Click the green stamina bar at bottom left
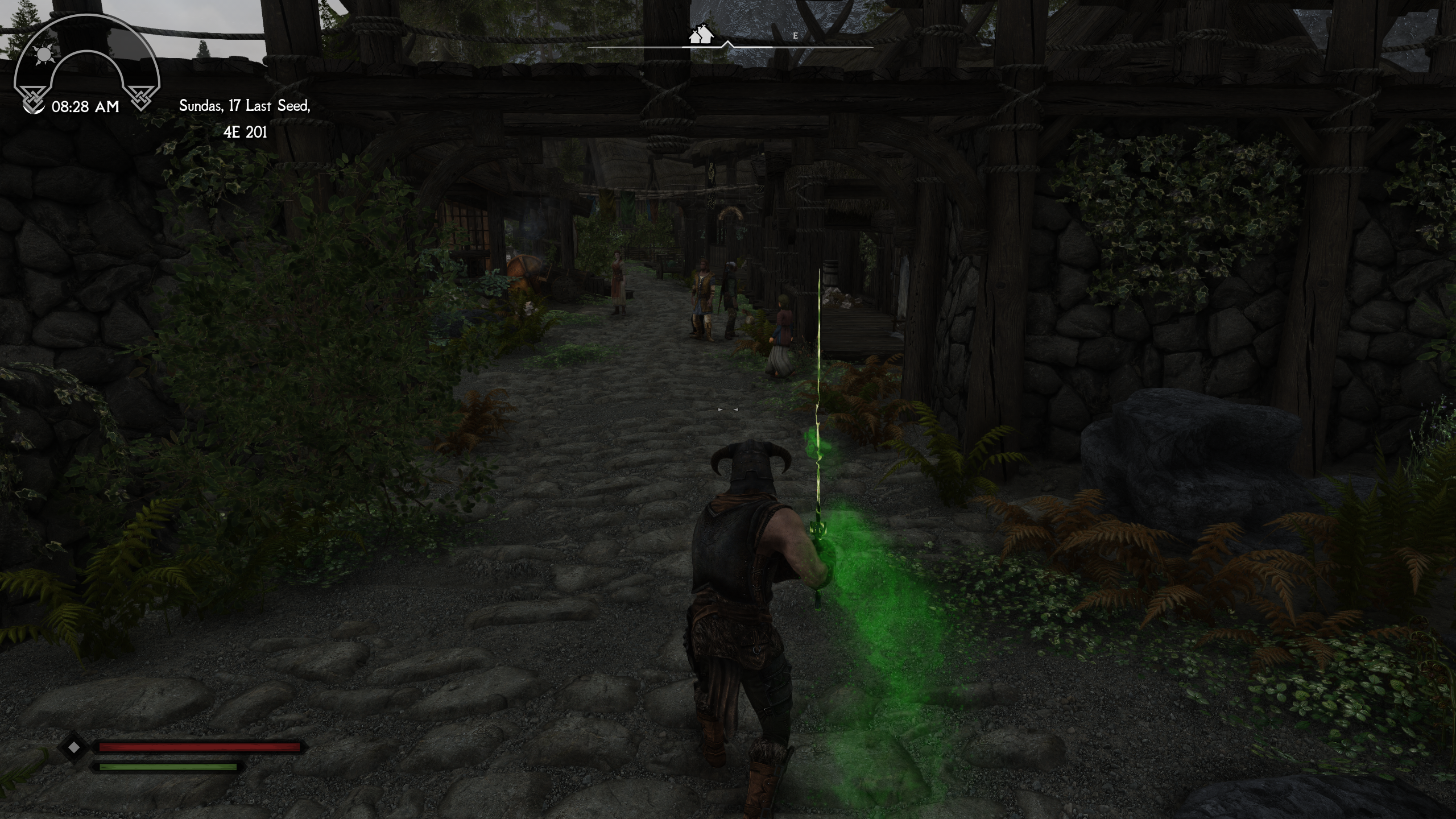 pos(168,766)
